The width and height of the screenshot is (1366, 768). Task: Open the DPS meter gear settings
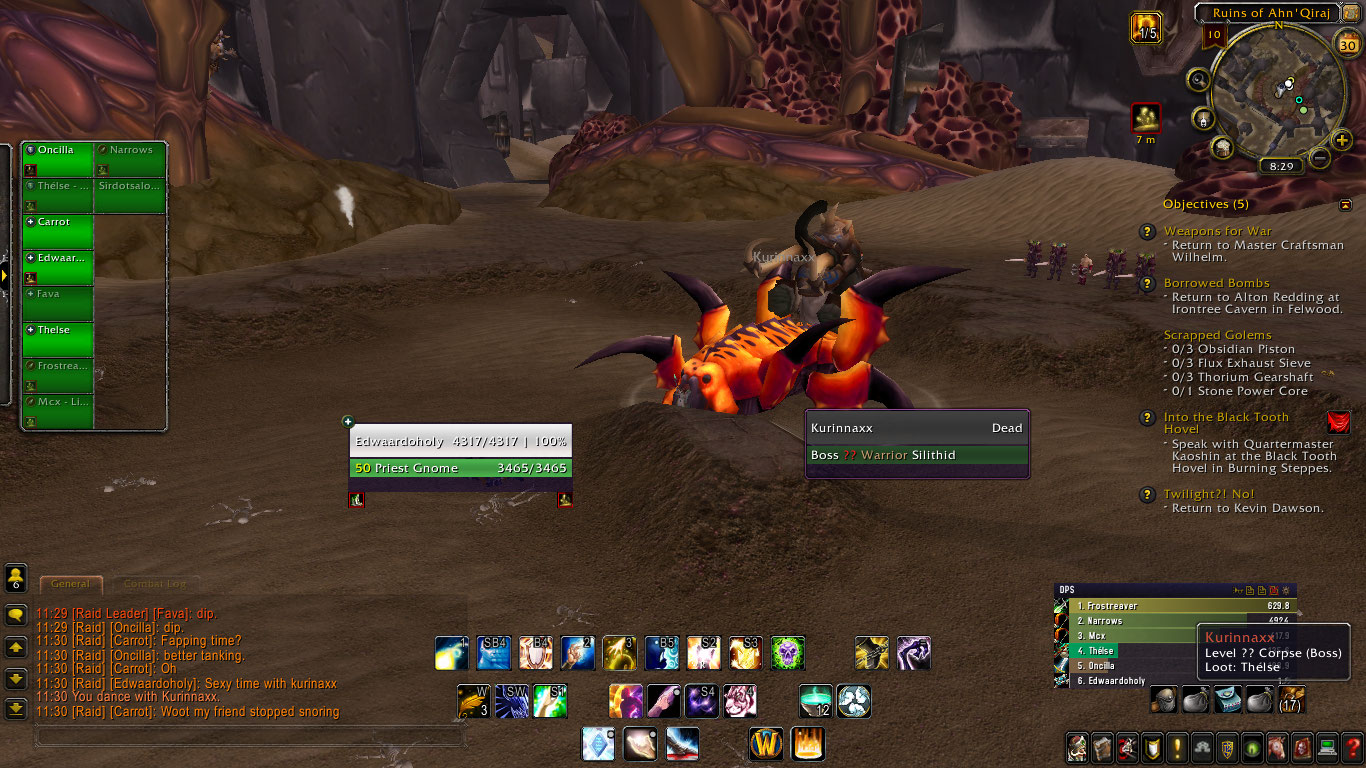(x=1286, y=590)
